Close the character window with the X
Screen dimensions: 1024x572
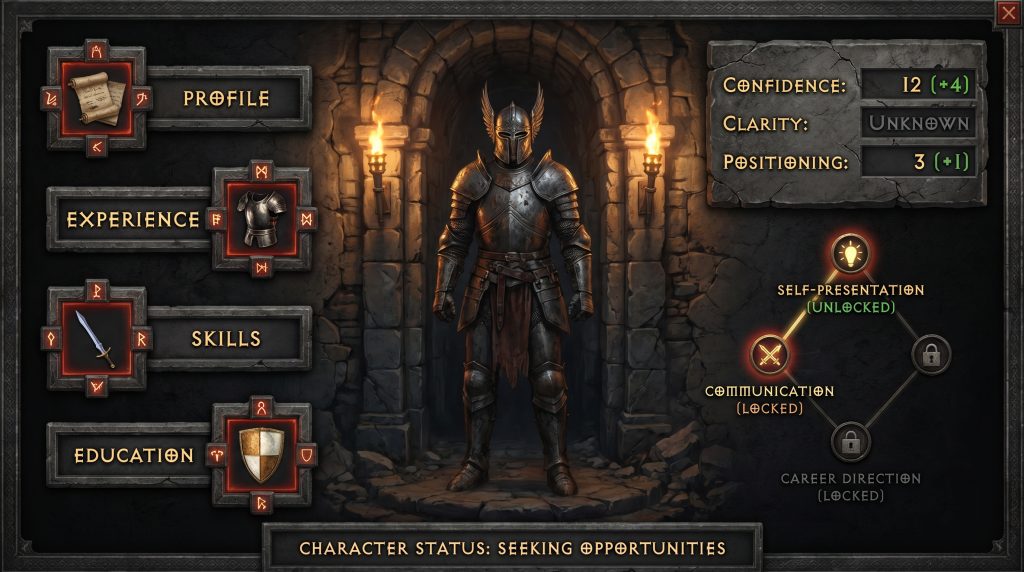(x=1007, y=12)
